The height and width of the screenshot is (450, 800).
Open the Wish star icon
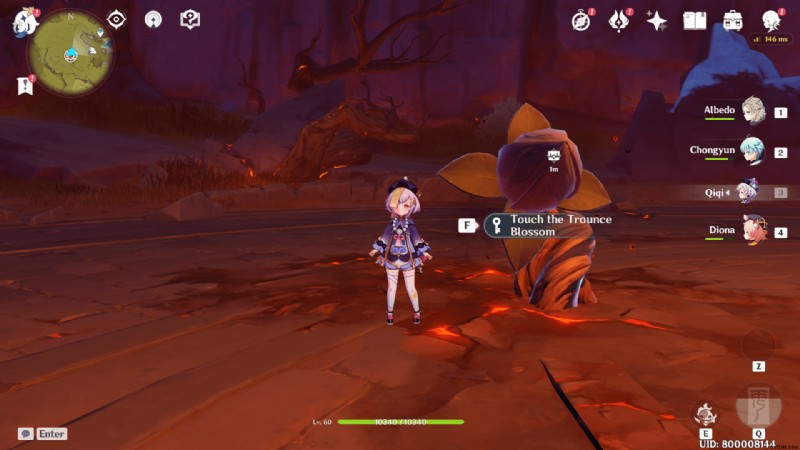pos(657,20)
